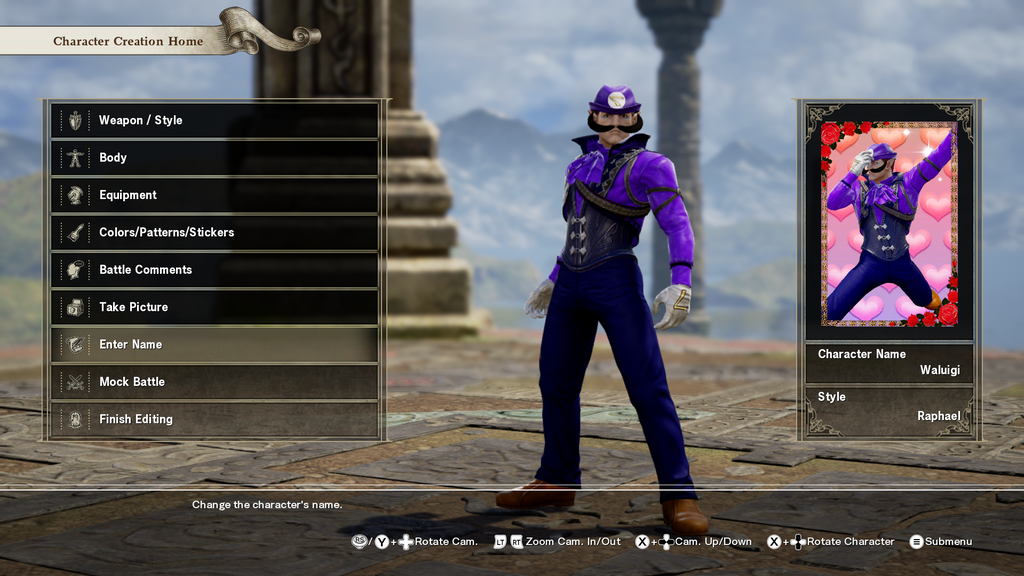The width and height of the screenshot is (1024, 576).
Task: Click the Character Name Waluigi field
Action: point(889,362)
